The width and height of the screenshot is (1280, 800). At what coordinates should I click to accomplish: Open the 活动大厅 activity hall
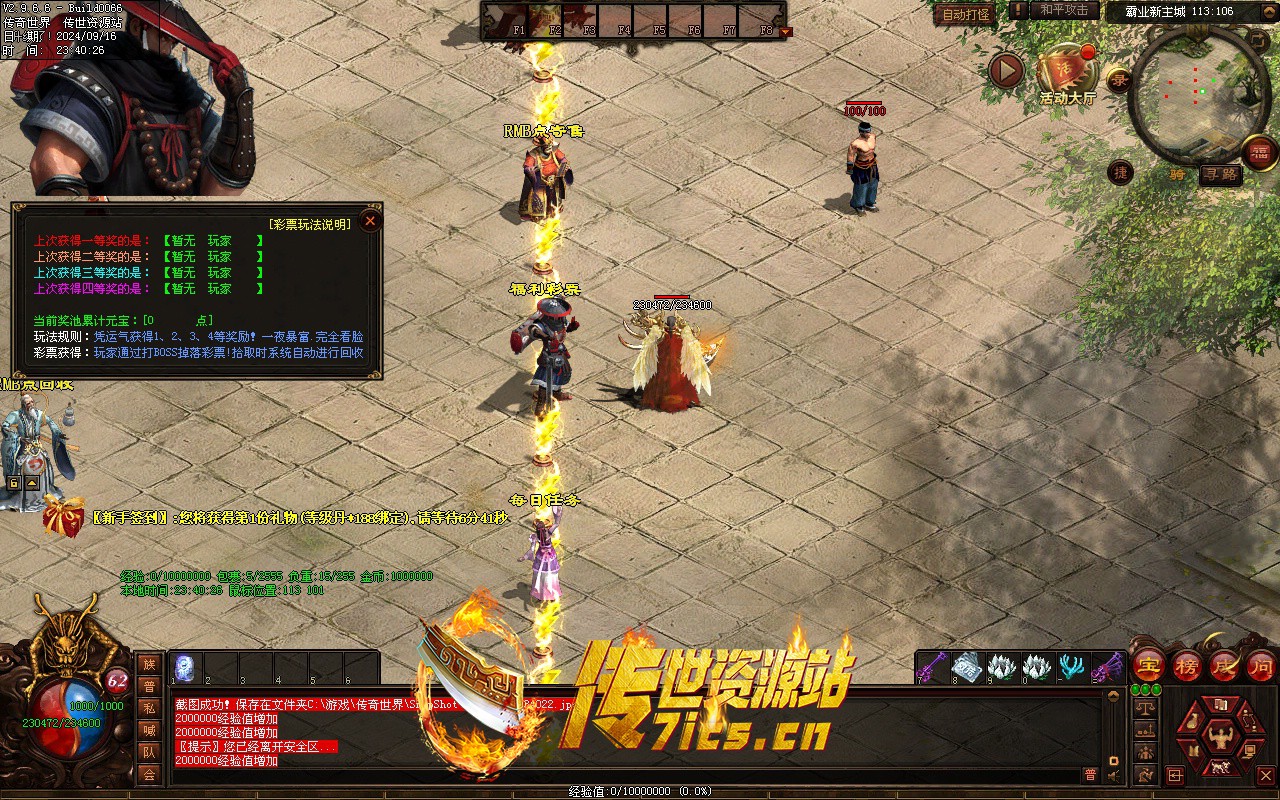(x=1066, y=74)
